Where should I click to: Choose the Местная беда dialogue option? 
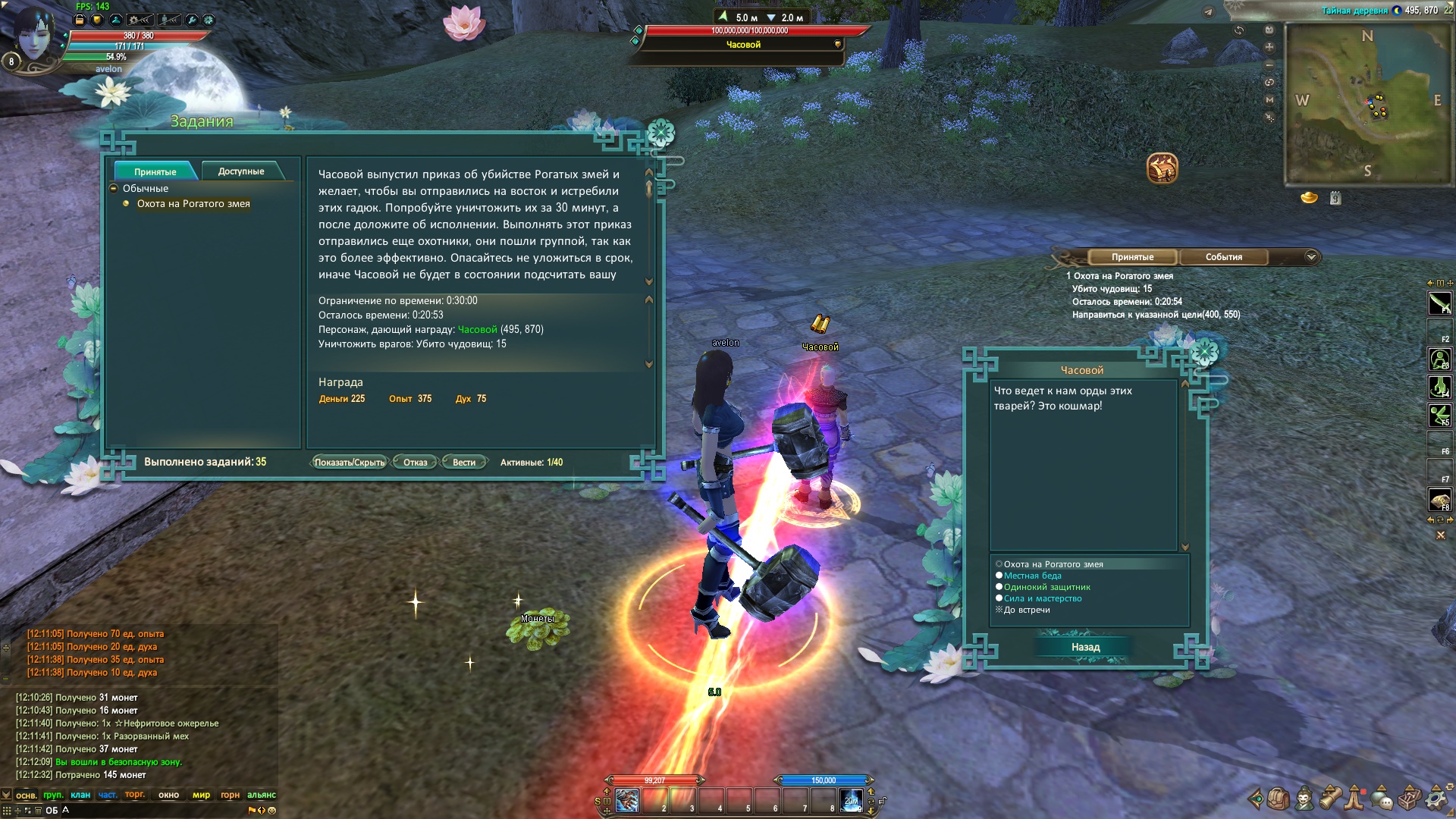1032,576
